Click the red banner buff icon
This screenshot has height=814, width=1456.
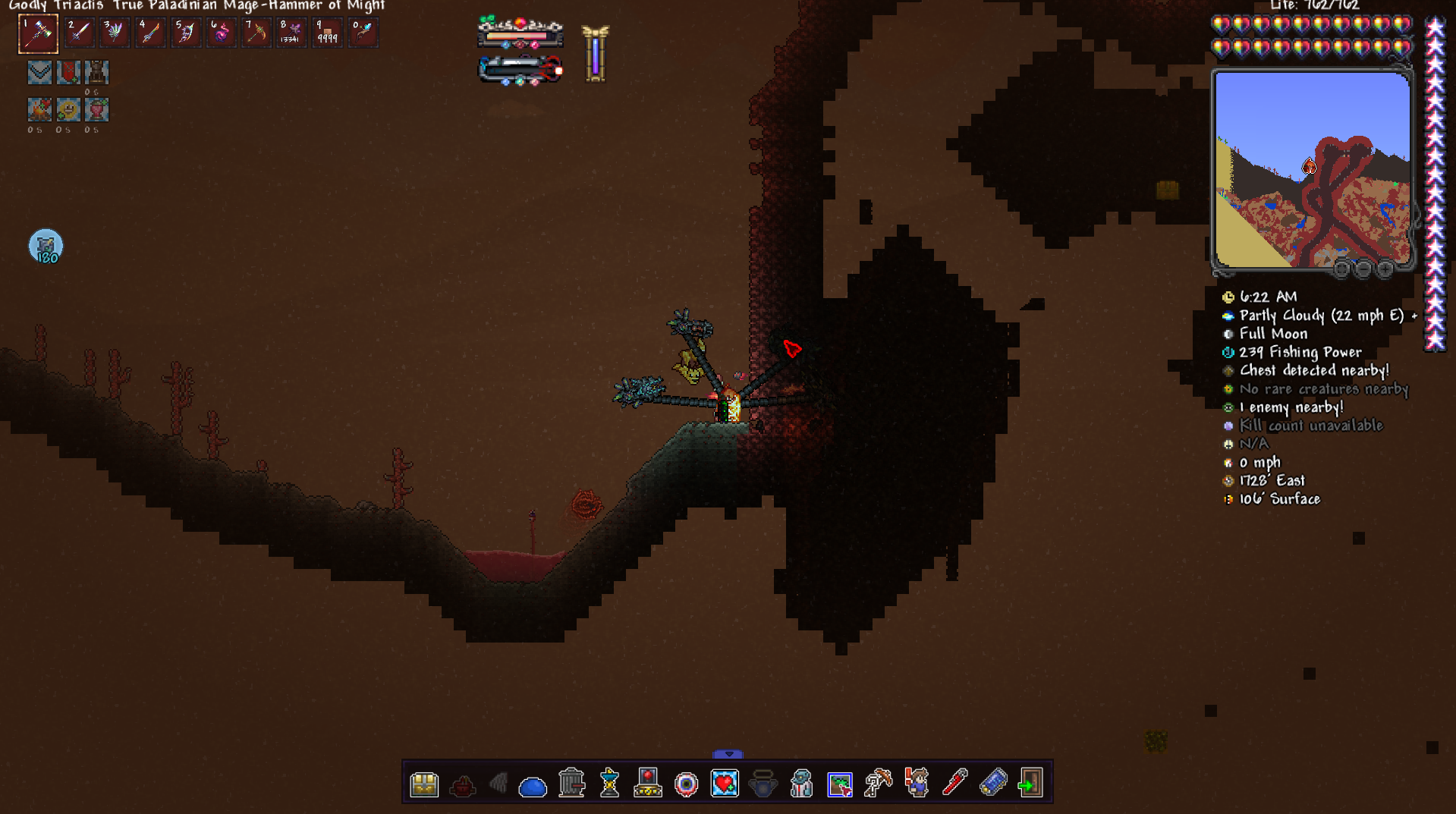pyautogui.click(x=68, y=73)
